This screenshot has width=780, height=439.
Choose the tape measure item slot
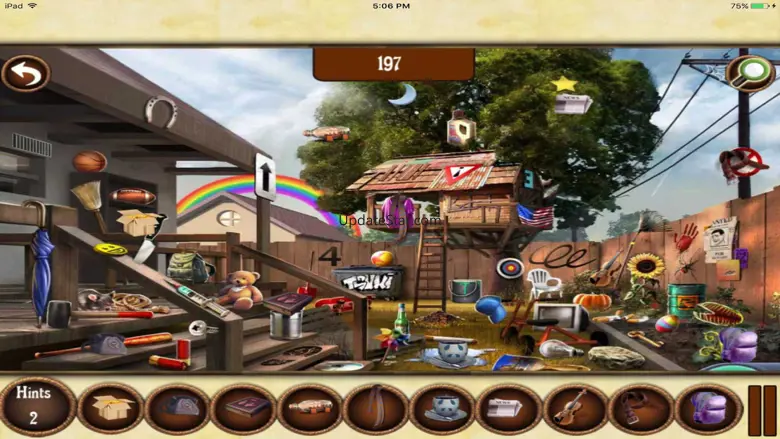click(x=178, y=408)
